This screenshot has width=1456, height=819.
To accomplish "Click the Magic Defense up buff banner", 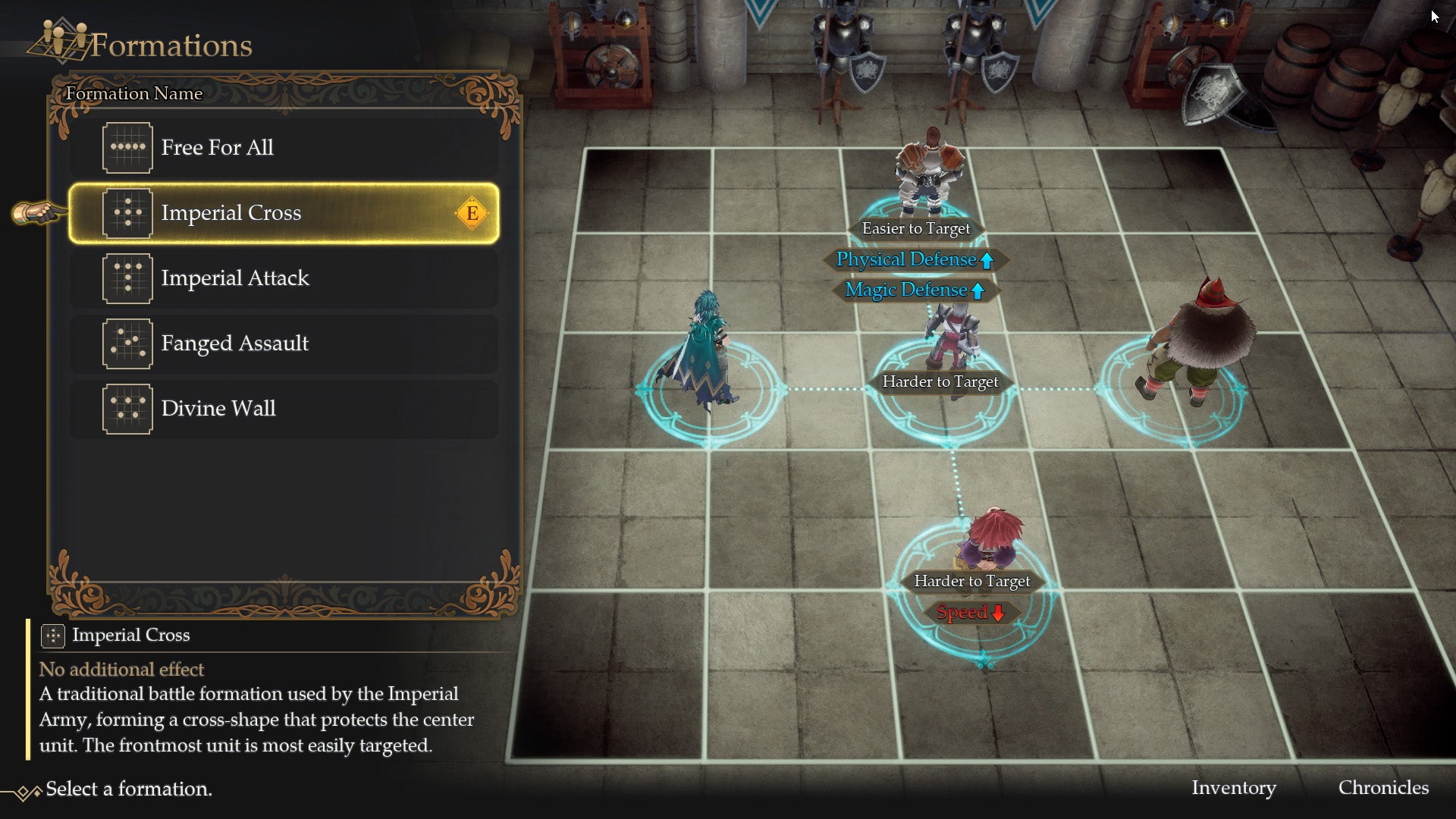I will point(914,290).
